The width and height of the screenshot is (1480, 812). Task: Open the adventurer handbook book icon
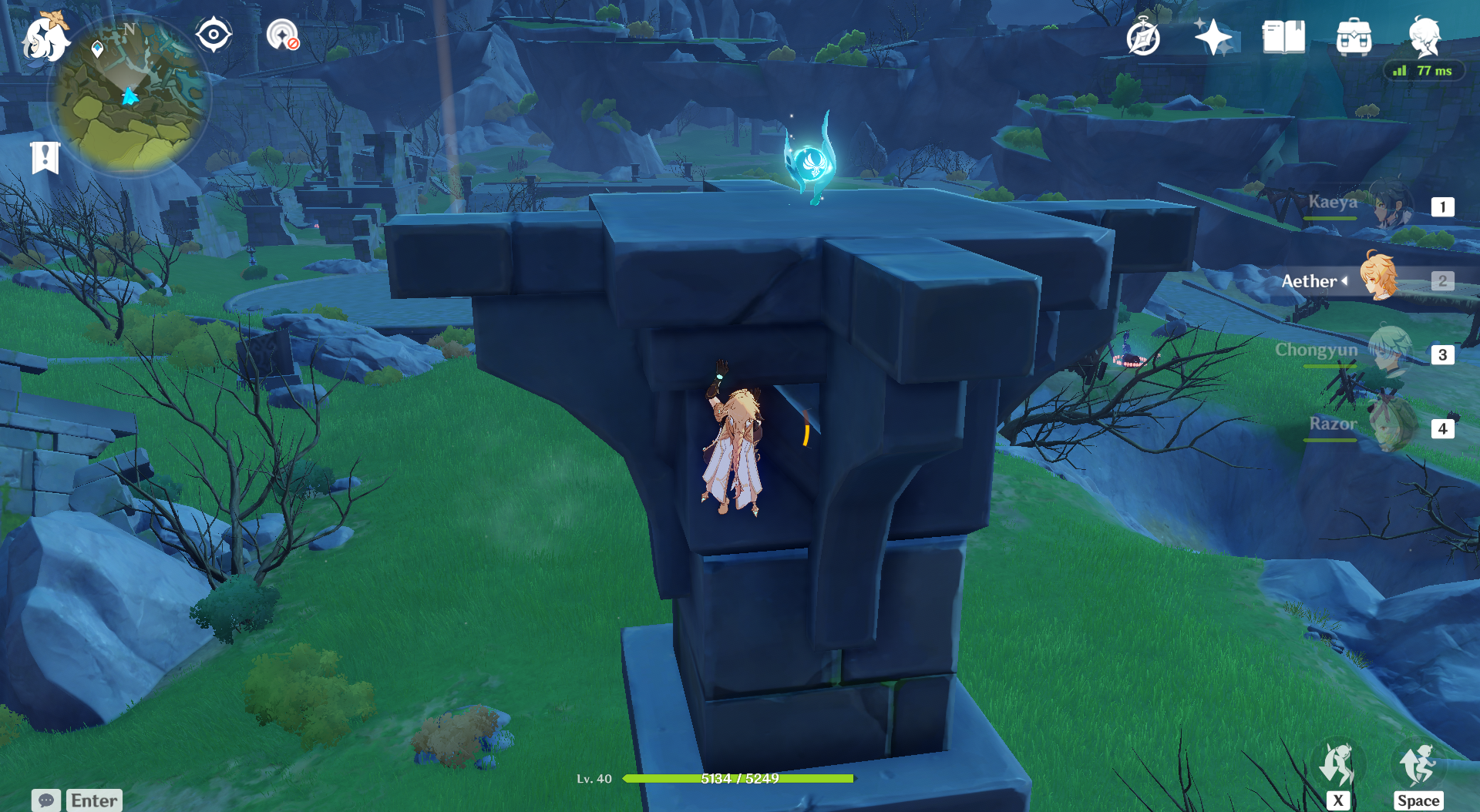pos(1283,37)
